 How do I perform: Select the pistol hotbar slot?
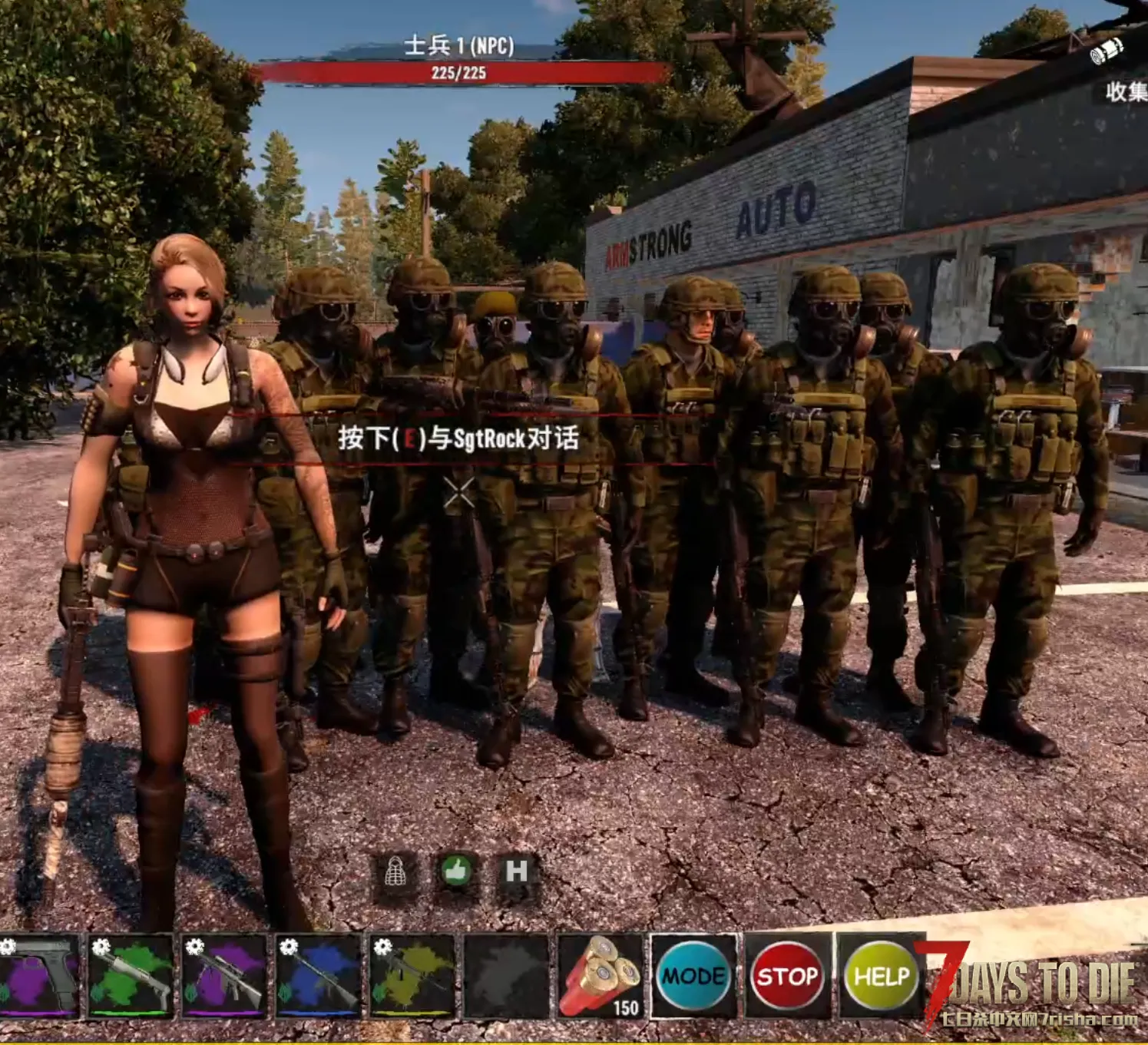click(40, 977)
